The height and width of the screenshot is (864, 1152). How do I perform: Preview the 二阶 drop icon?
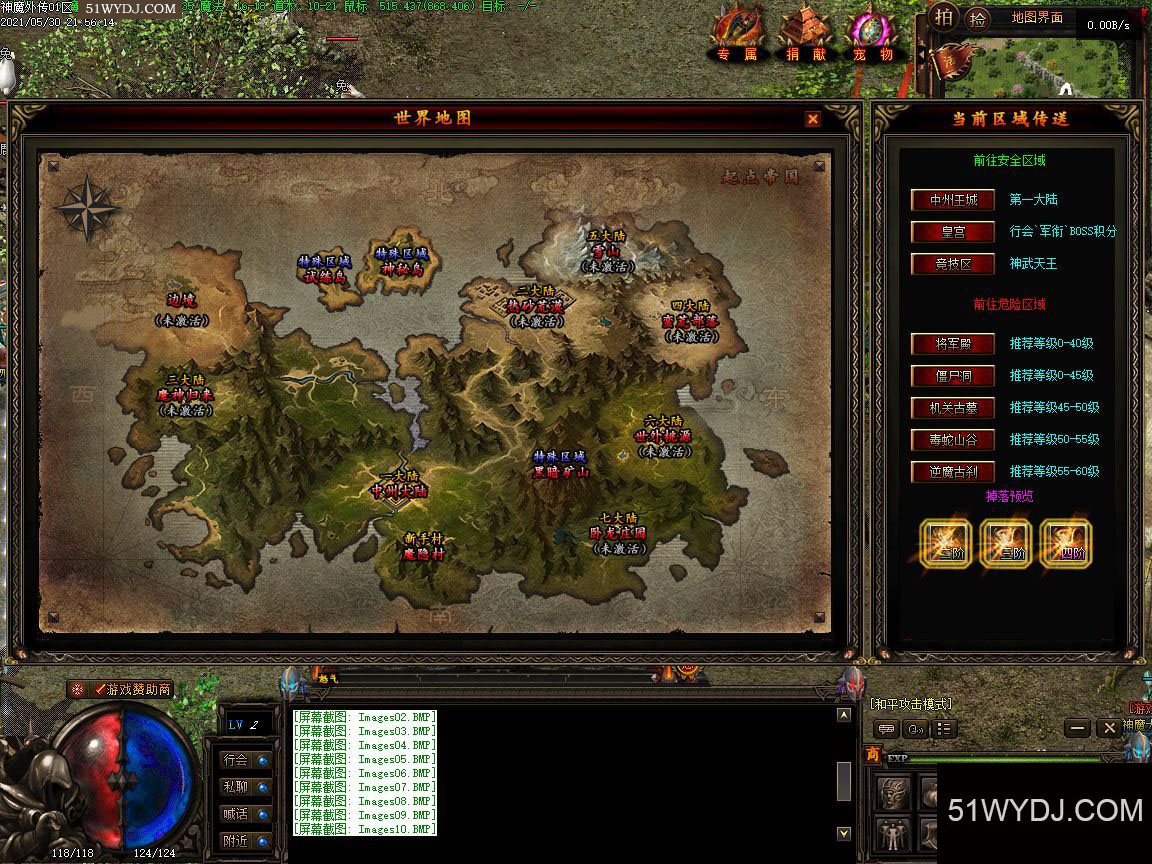[x=945, y=543]
